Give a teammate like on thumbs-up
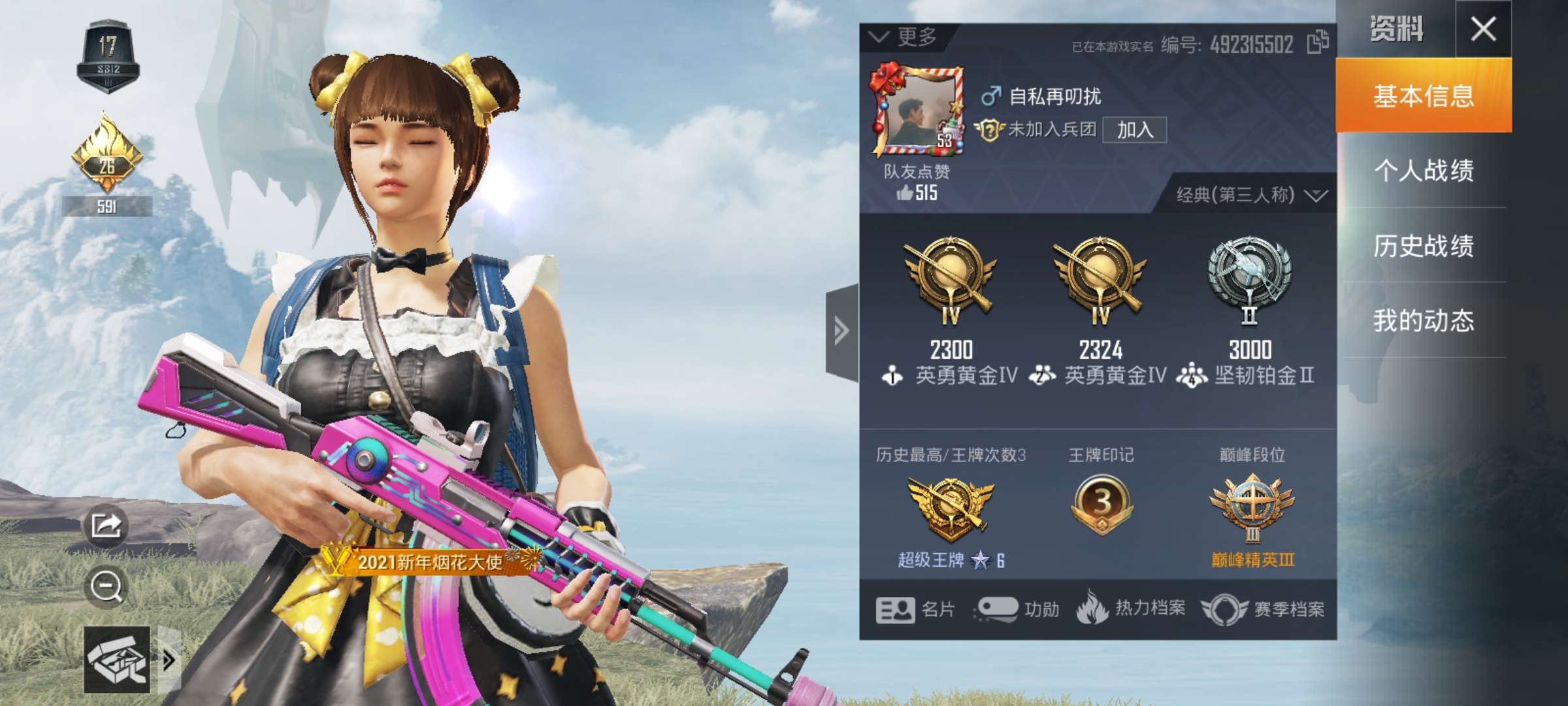The image size is (1568, 706). (906, 193)
